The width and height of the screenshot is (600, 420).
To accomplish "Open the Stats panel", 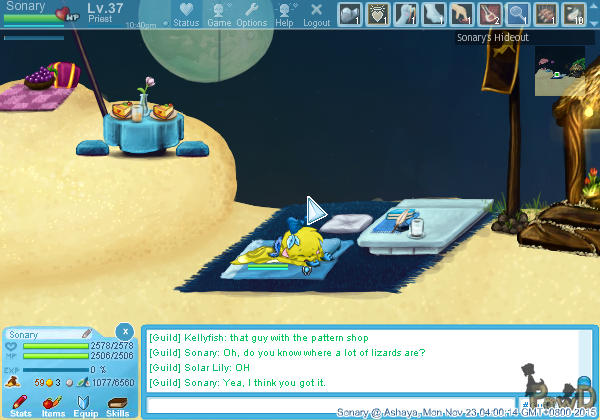I will [20, 404].
